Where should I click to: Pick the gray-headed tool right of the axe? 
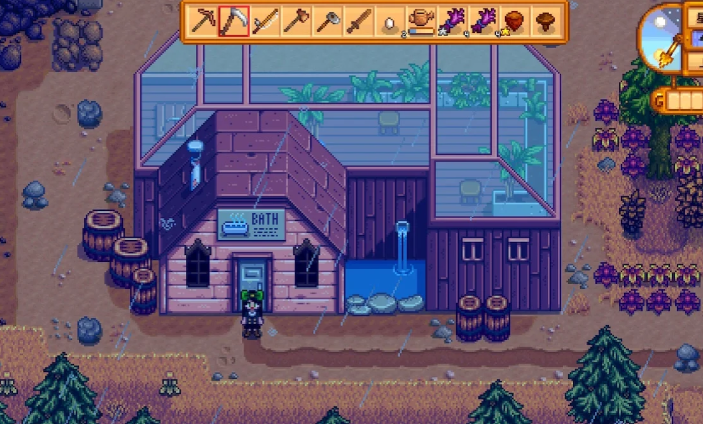(x=327, y=21)
